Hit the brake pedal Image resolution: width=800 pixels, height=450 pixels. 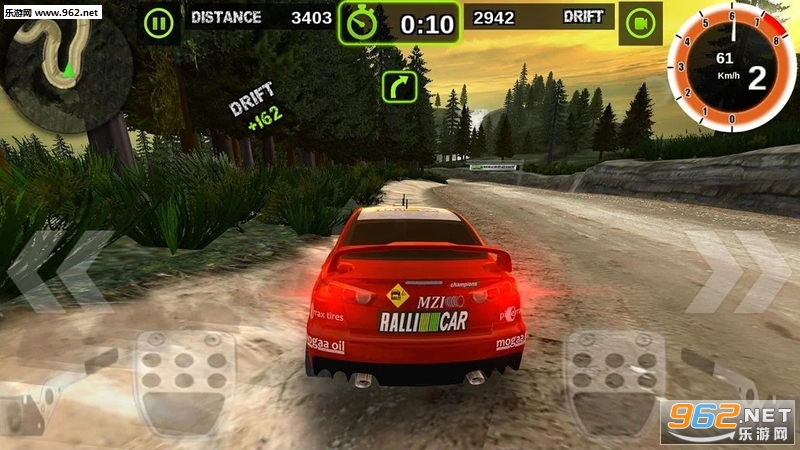coord(178,375)
